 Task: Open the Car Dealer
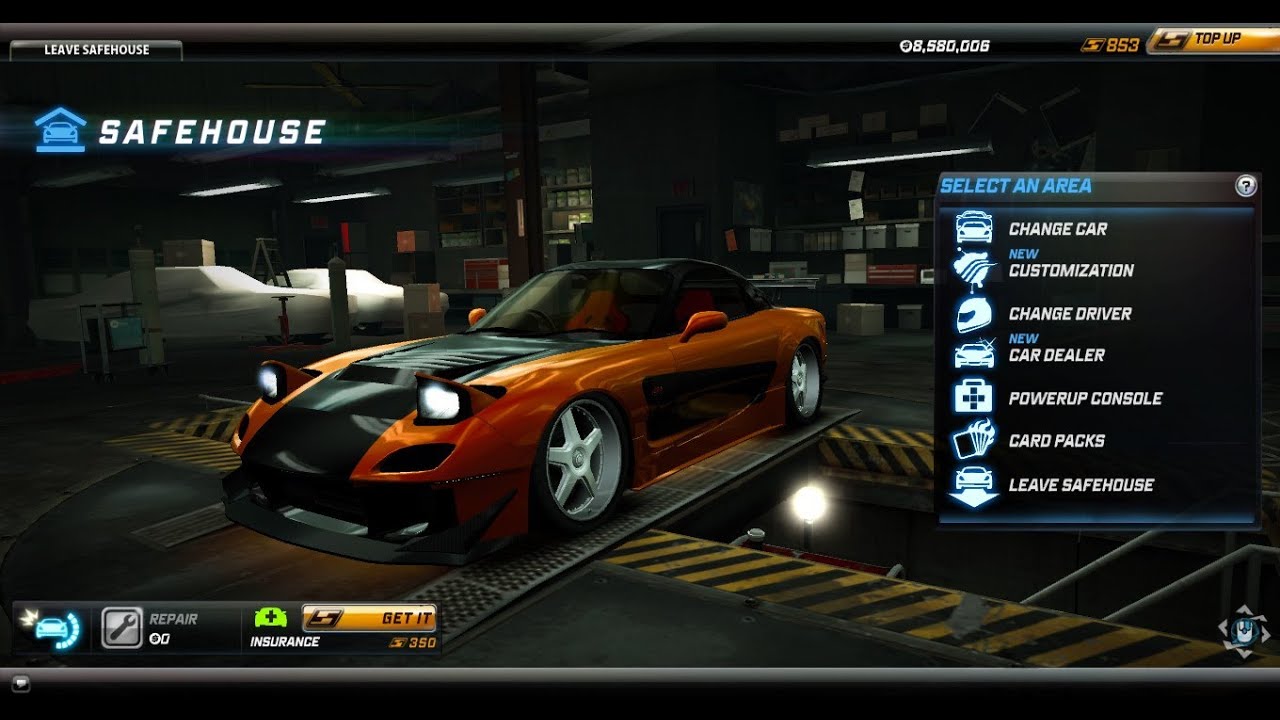coord(1056,355)
